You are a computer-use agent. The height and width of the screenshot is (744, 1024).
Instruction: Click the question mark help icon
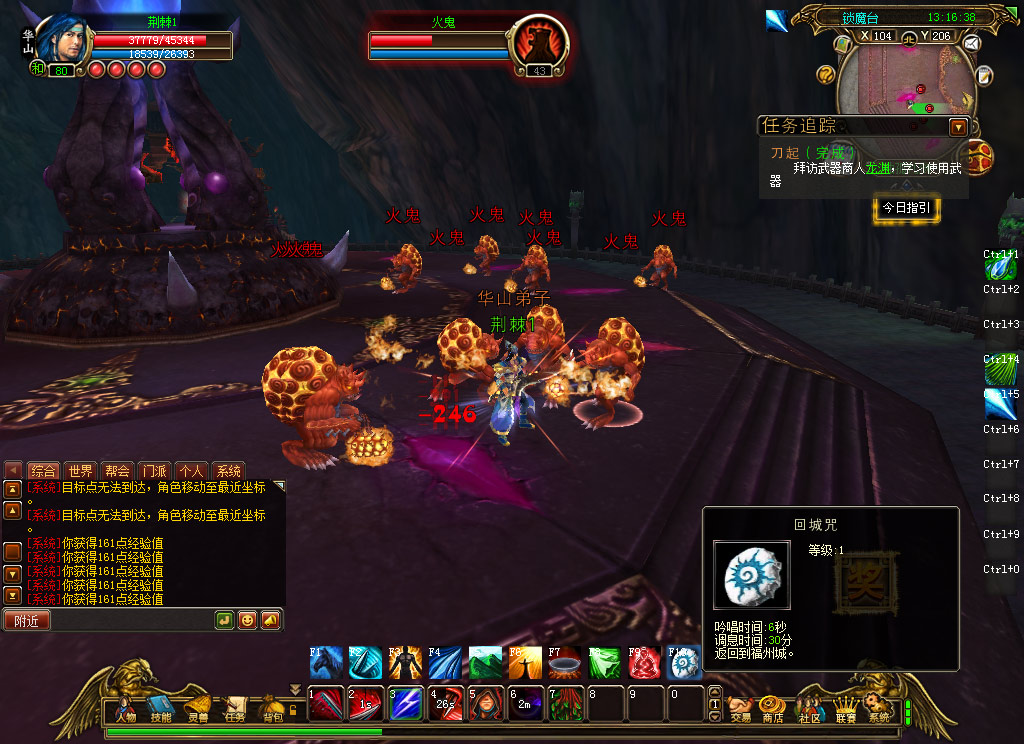click(x=825, y=74)
